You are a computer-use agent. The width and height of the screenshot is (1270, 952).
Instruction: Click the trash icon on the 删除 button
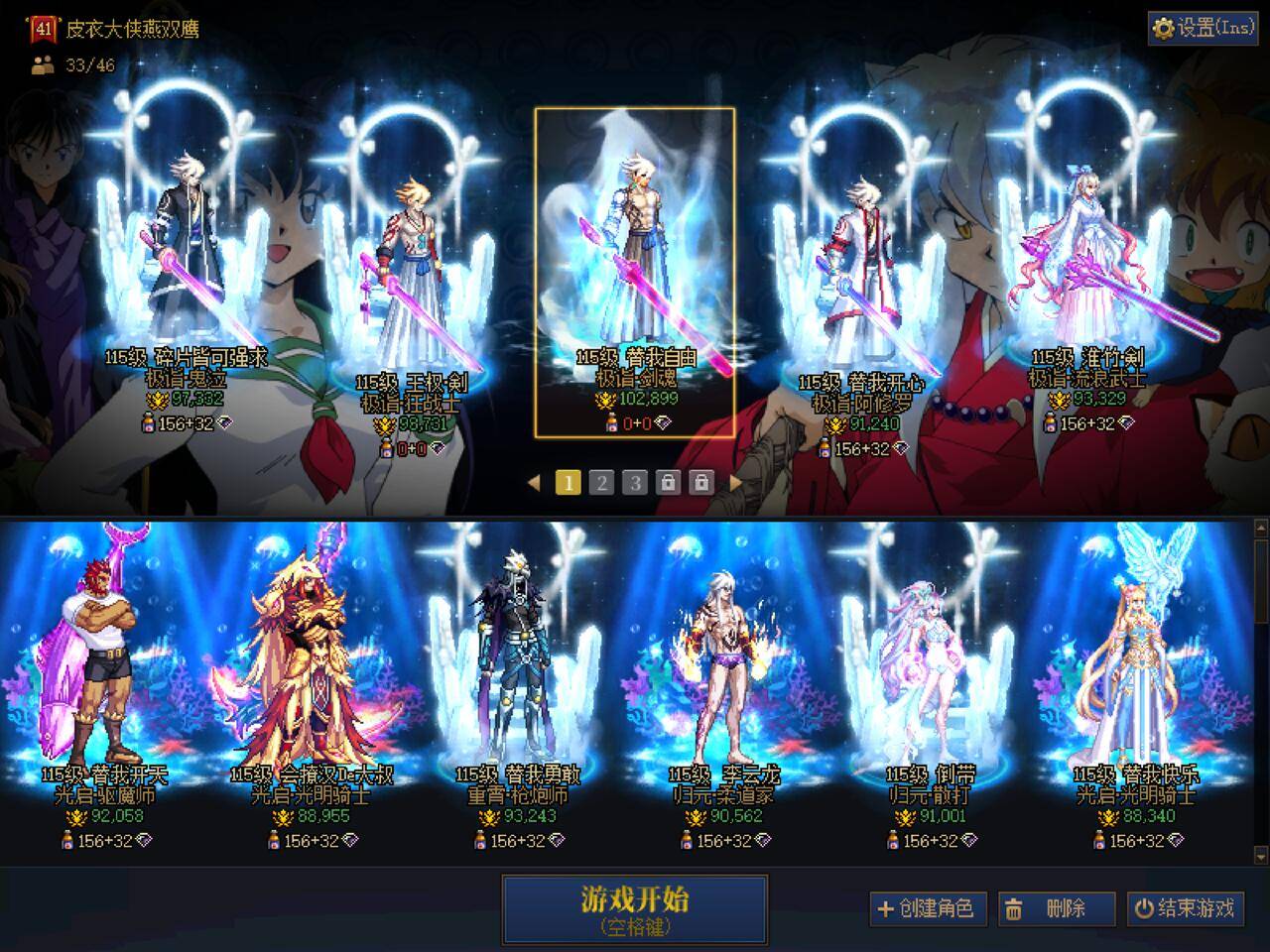click(x=1013, y=908)
